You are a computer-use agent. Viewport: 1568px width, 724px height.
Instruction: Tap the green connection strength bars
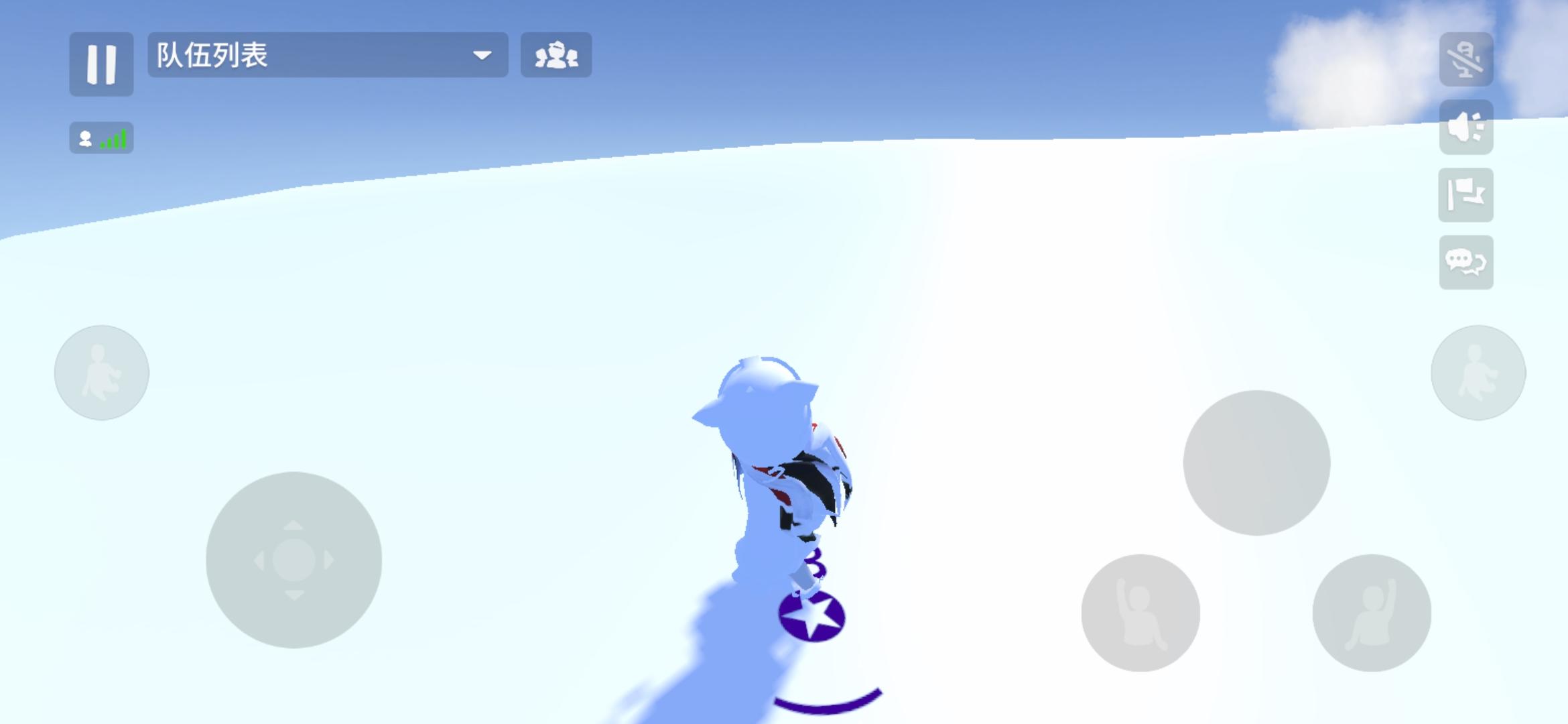click(x=113, y=139)
